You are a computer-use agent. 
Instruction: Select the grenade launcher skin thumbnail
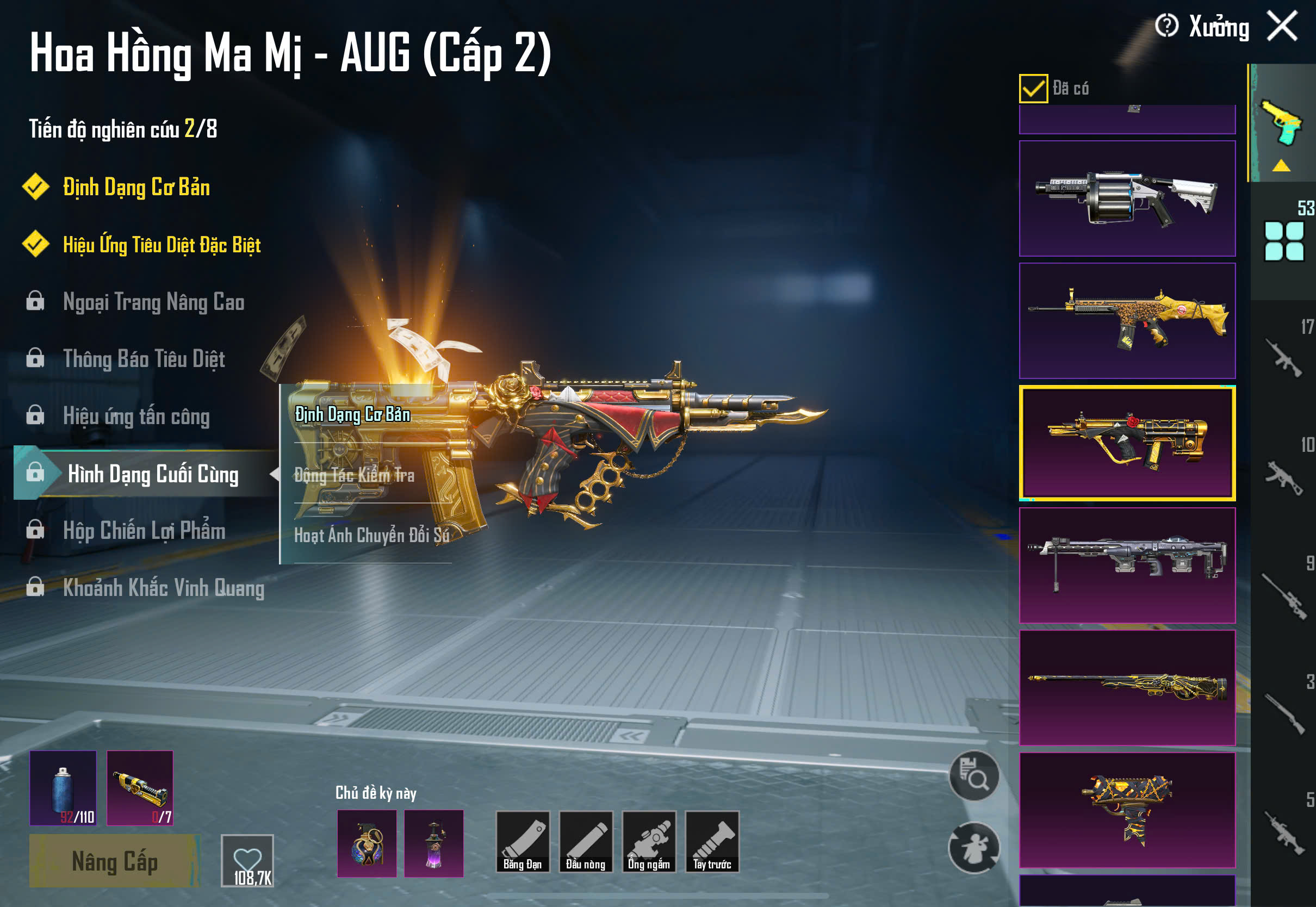(x=1127, y=198)
